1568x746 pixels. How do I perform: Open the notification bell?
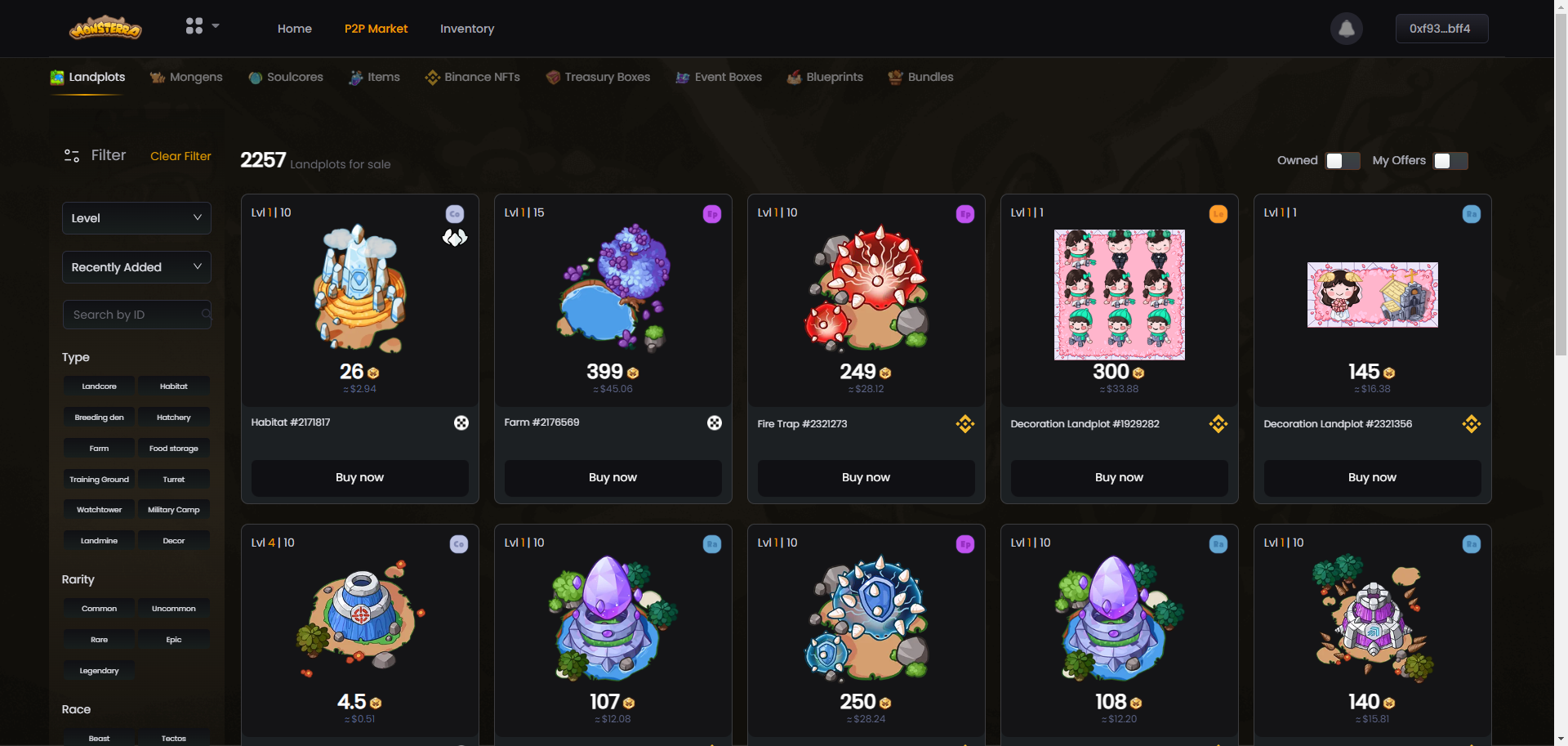point(1347,29)
